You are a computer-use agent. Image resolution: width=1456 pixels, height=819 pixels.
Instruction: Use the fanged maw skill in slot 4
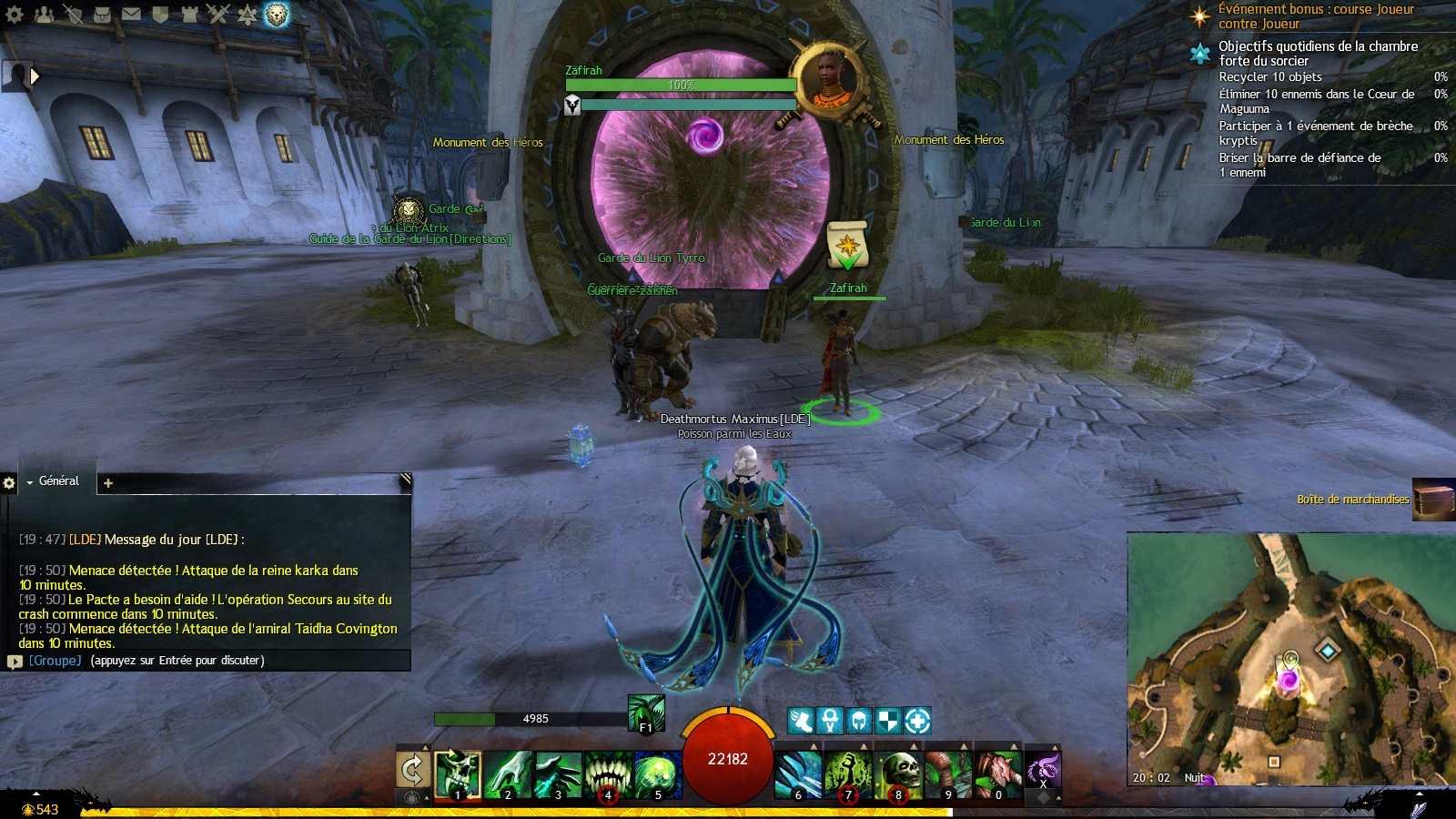(608, 773)
